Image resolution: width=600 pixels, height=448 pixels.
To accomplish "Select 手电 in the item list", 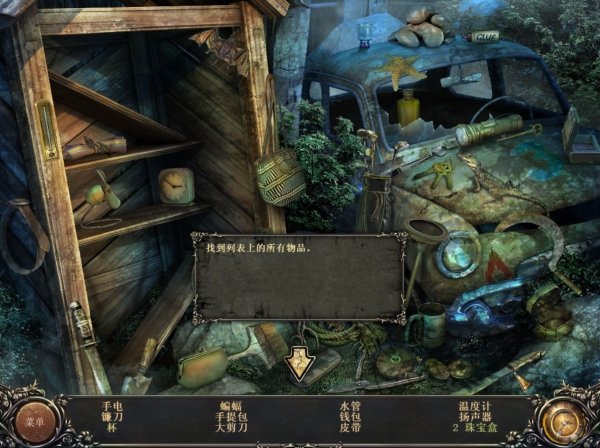I will point(111,406).
